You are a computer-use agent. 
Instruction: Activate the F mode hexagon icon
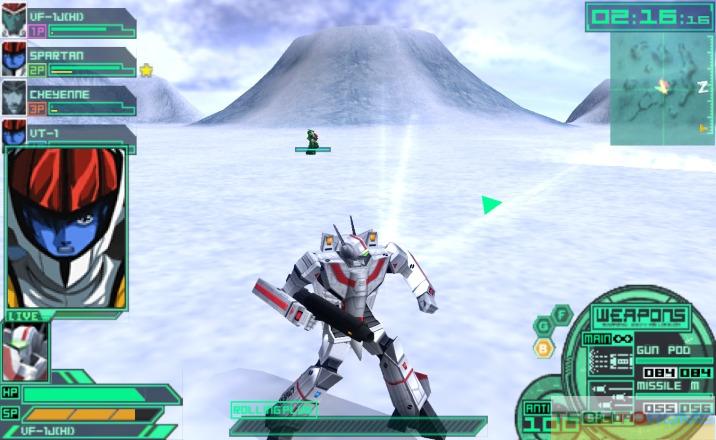pos(561,312)
